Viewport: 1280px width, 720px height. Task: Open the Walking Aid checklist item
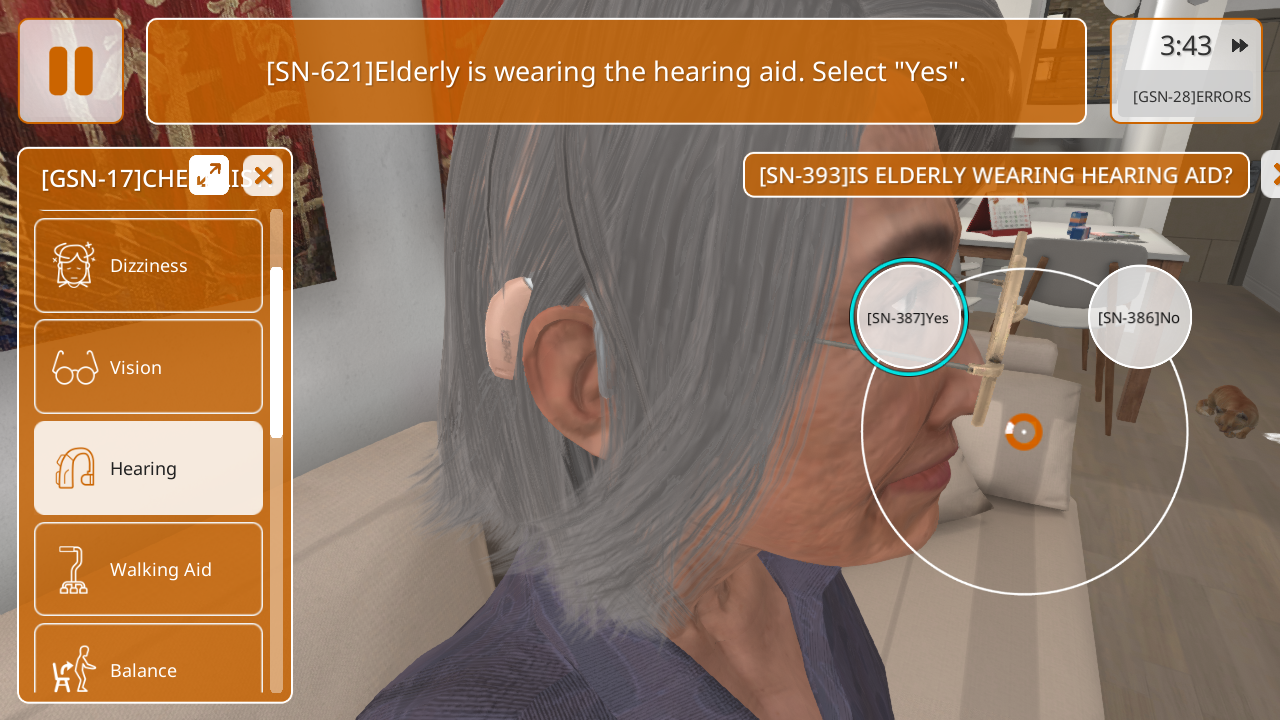tap(148, 569)
